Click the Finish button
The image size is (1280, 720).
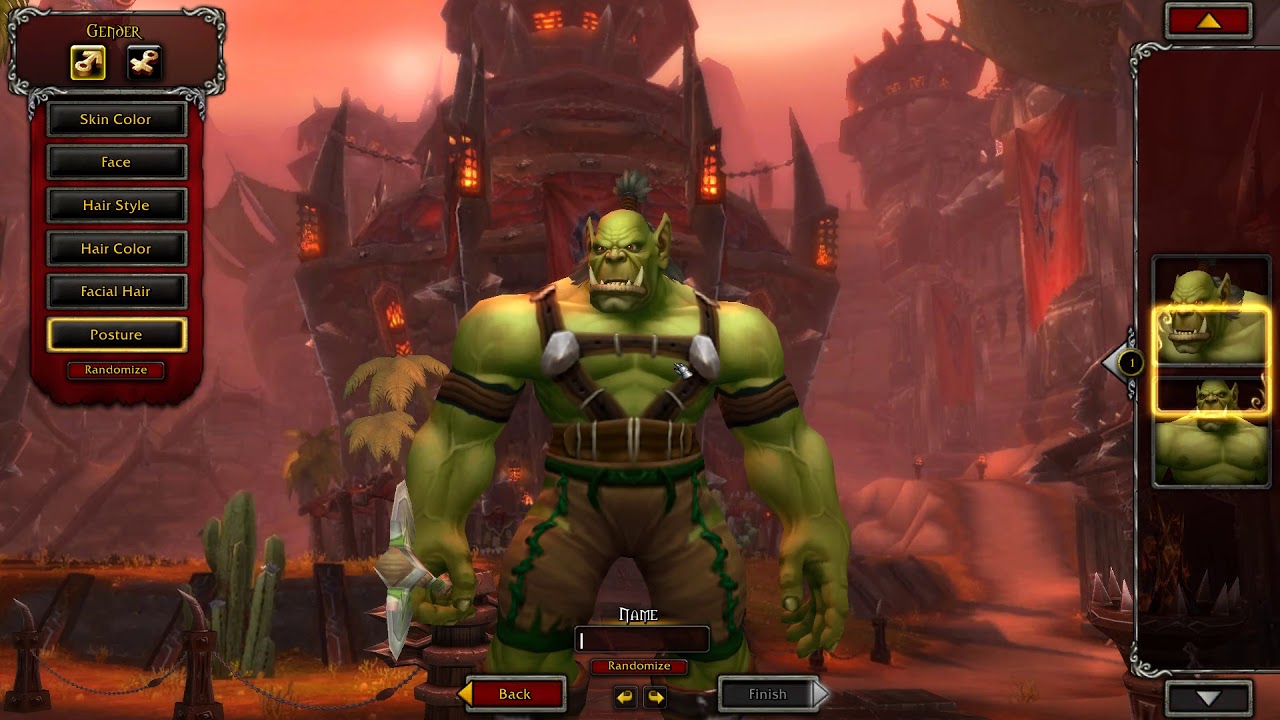(768, 694)
